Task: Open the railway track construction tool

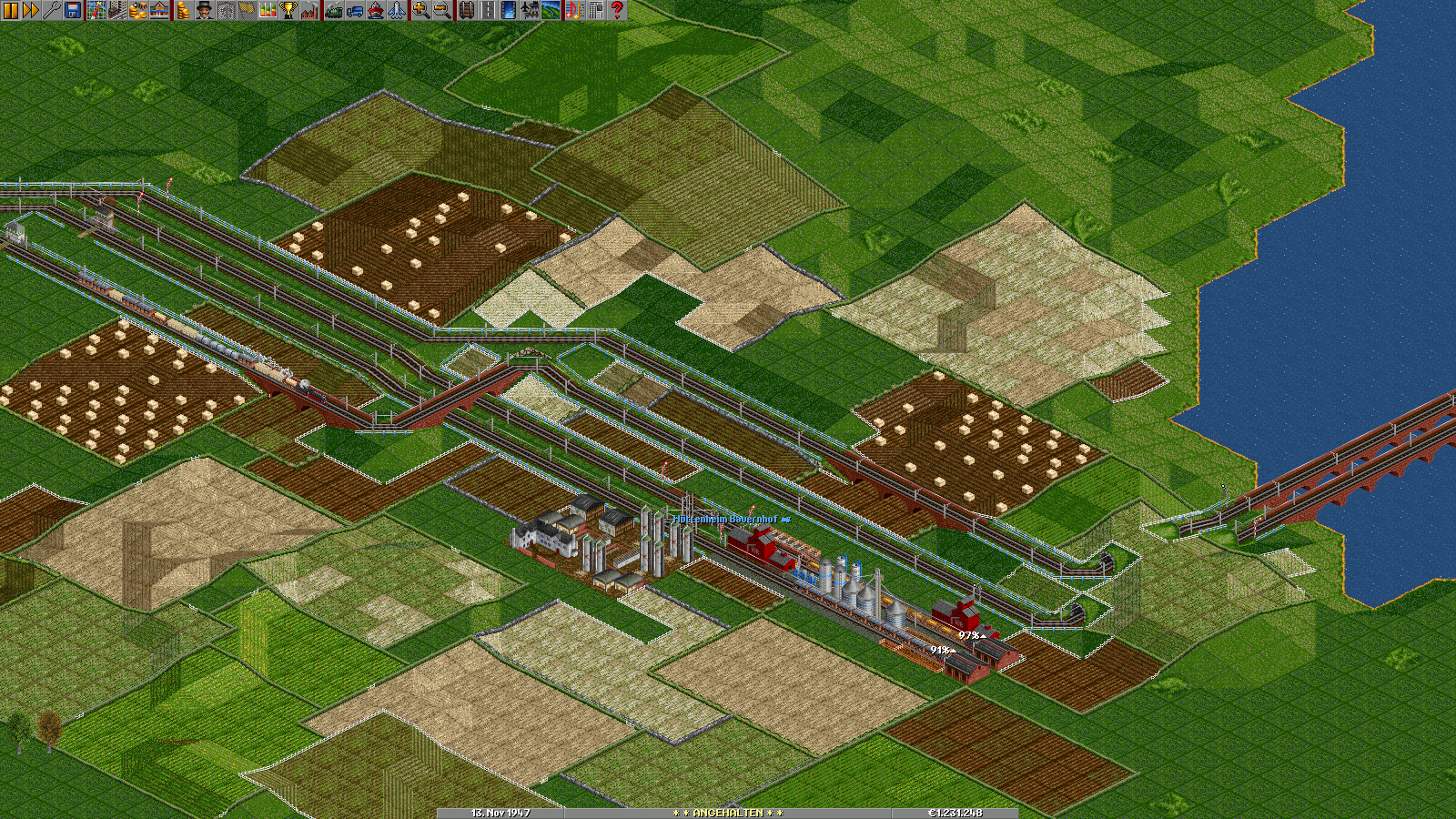Action: click(x=466, y=10)
